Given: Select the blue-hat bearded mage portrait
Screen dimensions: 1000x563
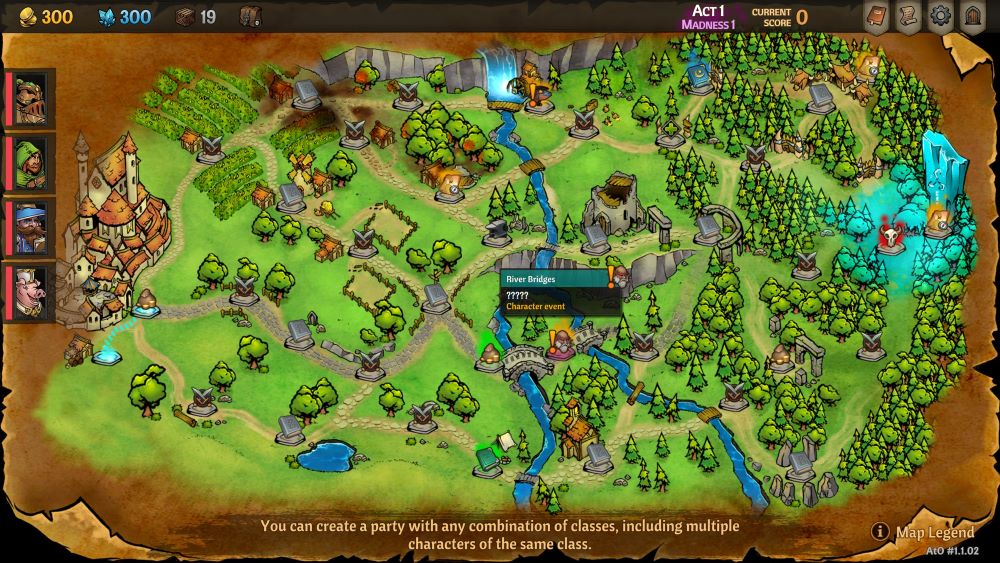Looking at the screenshot, I should pyautogui.click(x=31, y=228).
